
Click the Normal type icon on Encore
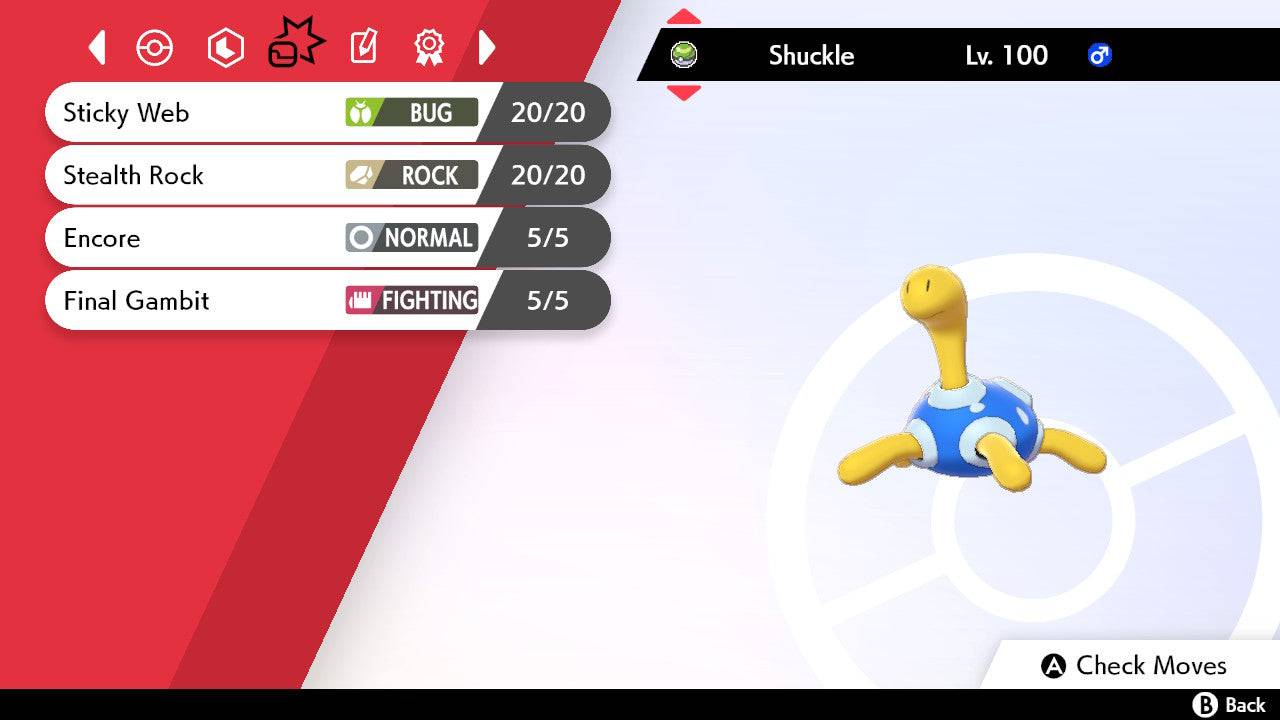coord(360,238)
